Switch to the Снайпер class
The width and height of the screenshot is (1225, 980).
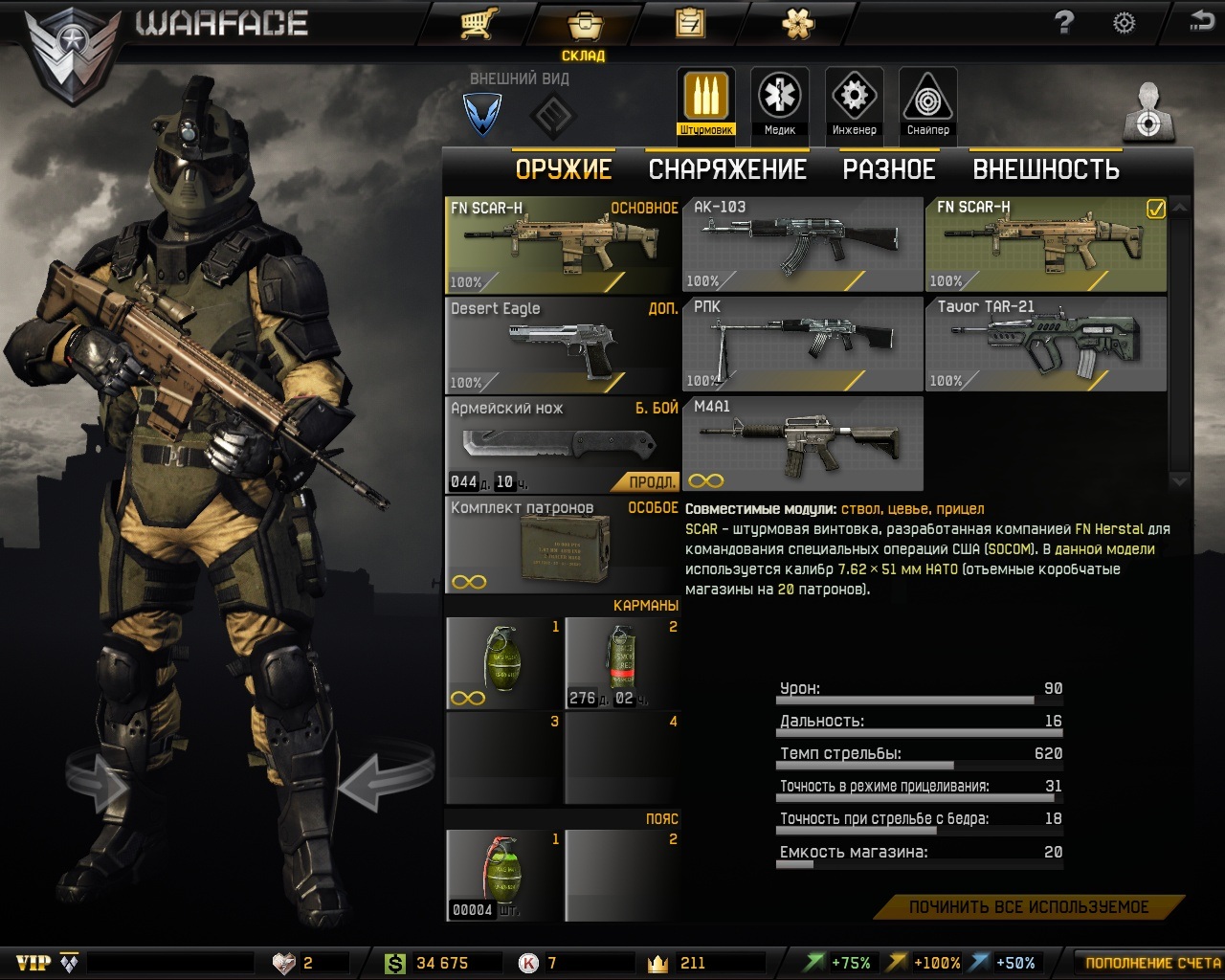coord(927,103)
